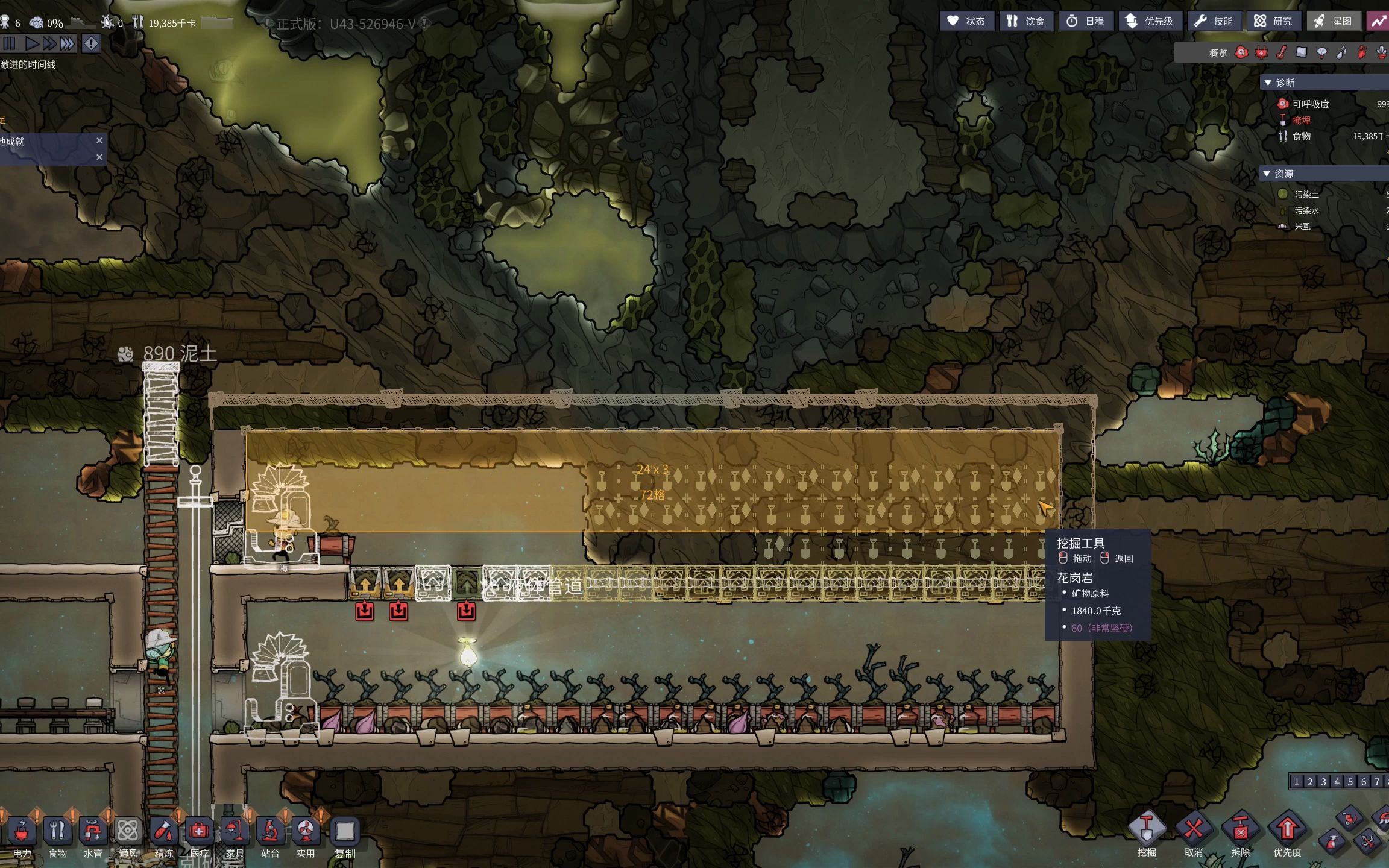Collapse the 资源 resources panel
Screen dimensions: 1389x868
(1267, 174)
